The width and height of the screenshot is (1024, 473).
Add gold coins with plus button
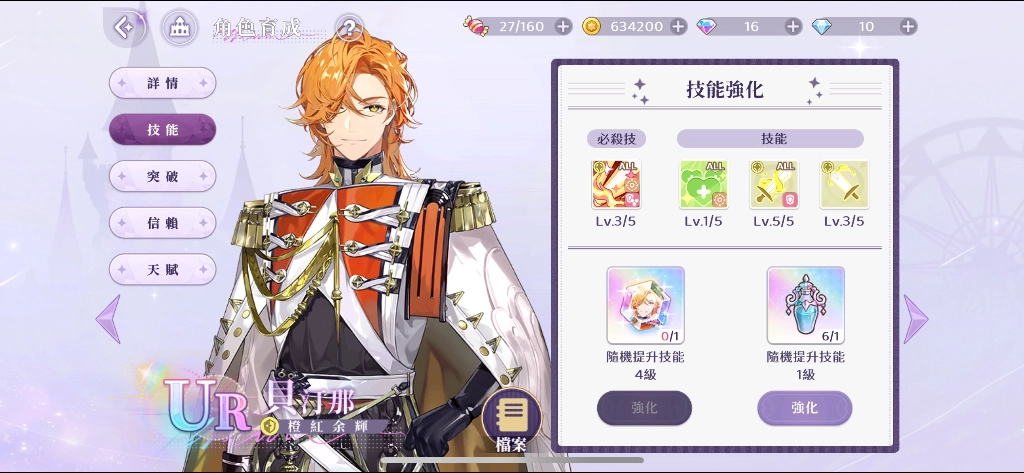(x=678, y=26)
